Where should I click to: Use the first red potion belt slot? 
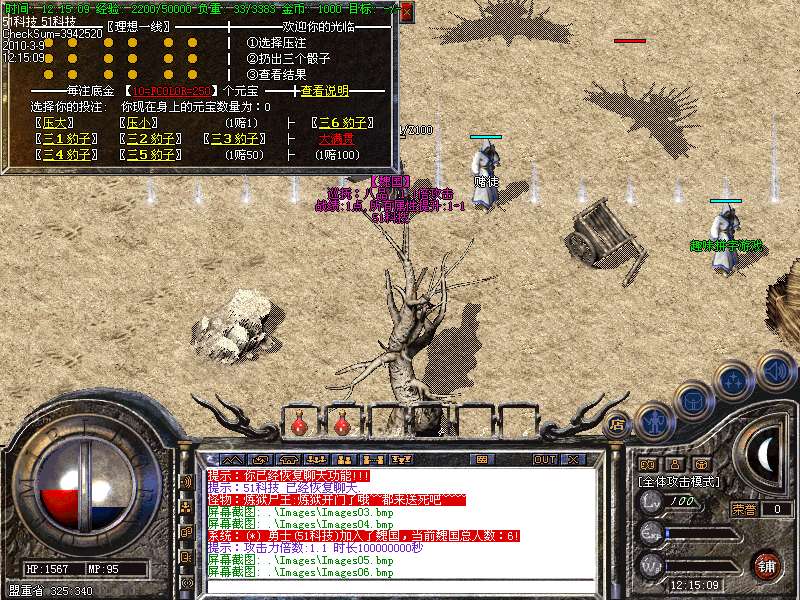point(298,424)
